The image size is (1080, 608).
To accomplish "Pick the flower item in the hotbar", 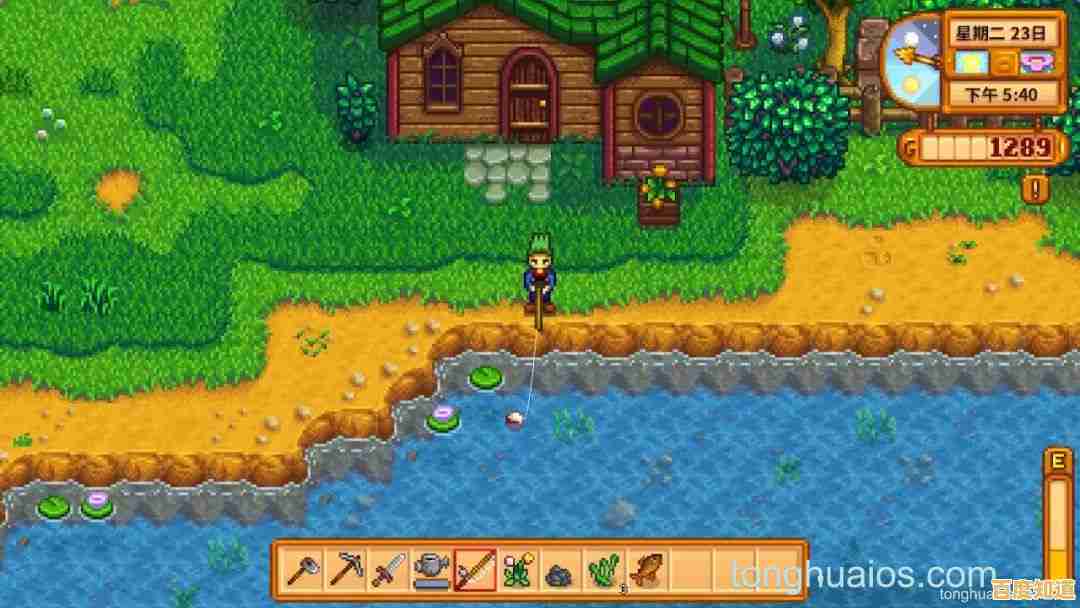I will 517,571.
